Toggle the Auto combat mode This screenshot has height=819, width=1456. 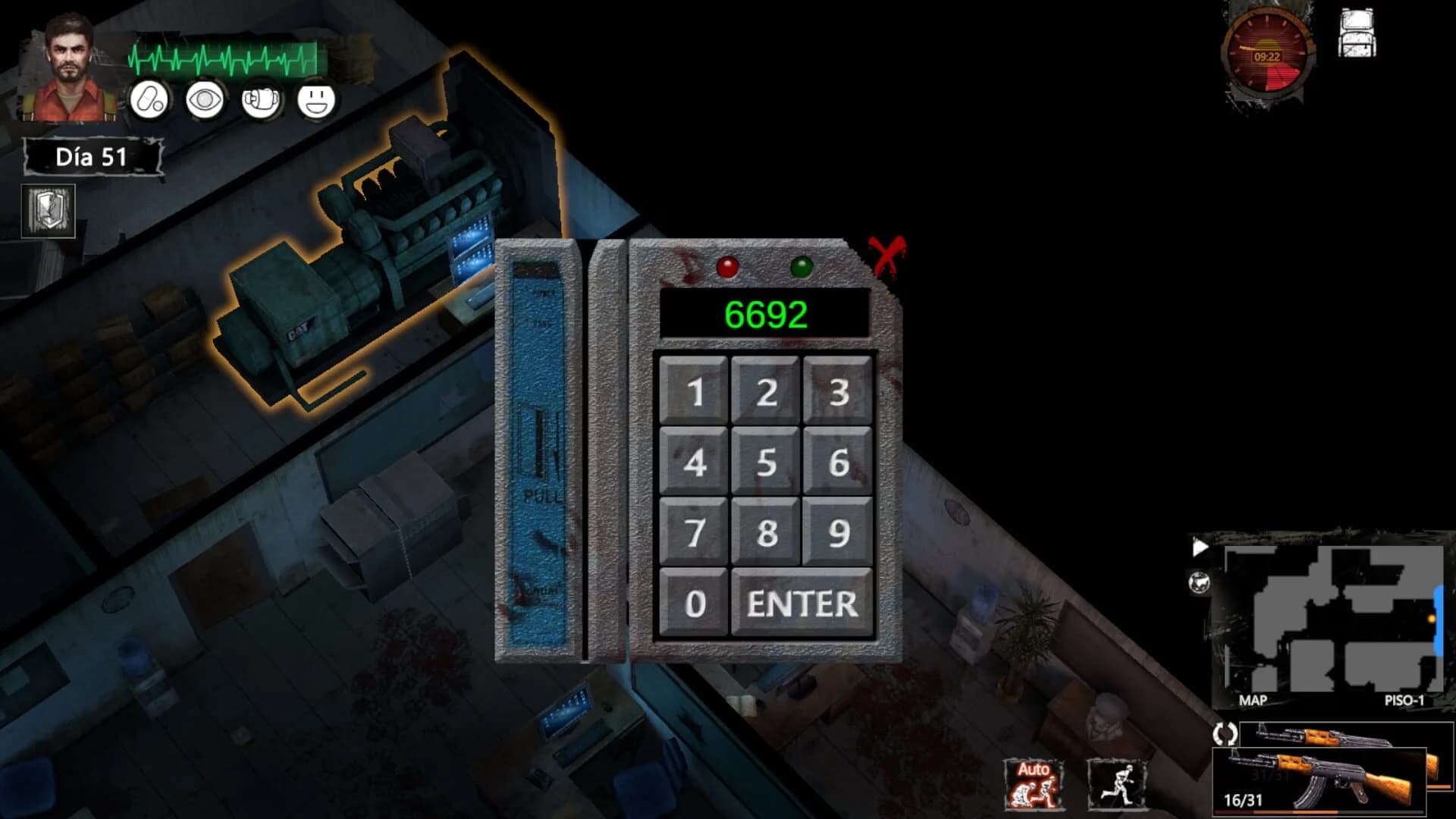click(1033, 786)
